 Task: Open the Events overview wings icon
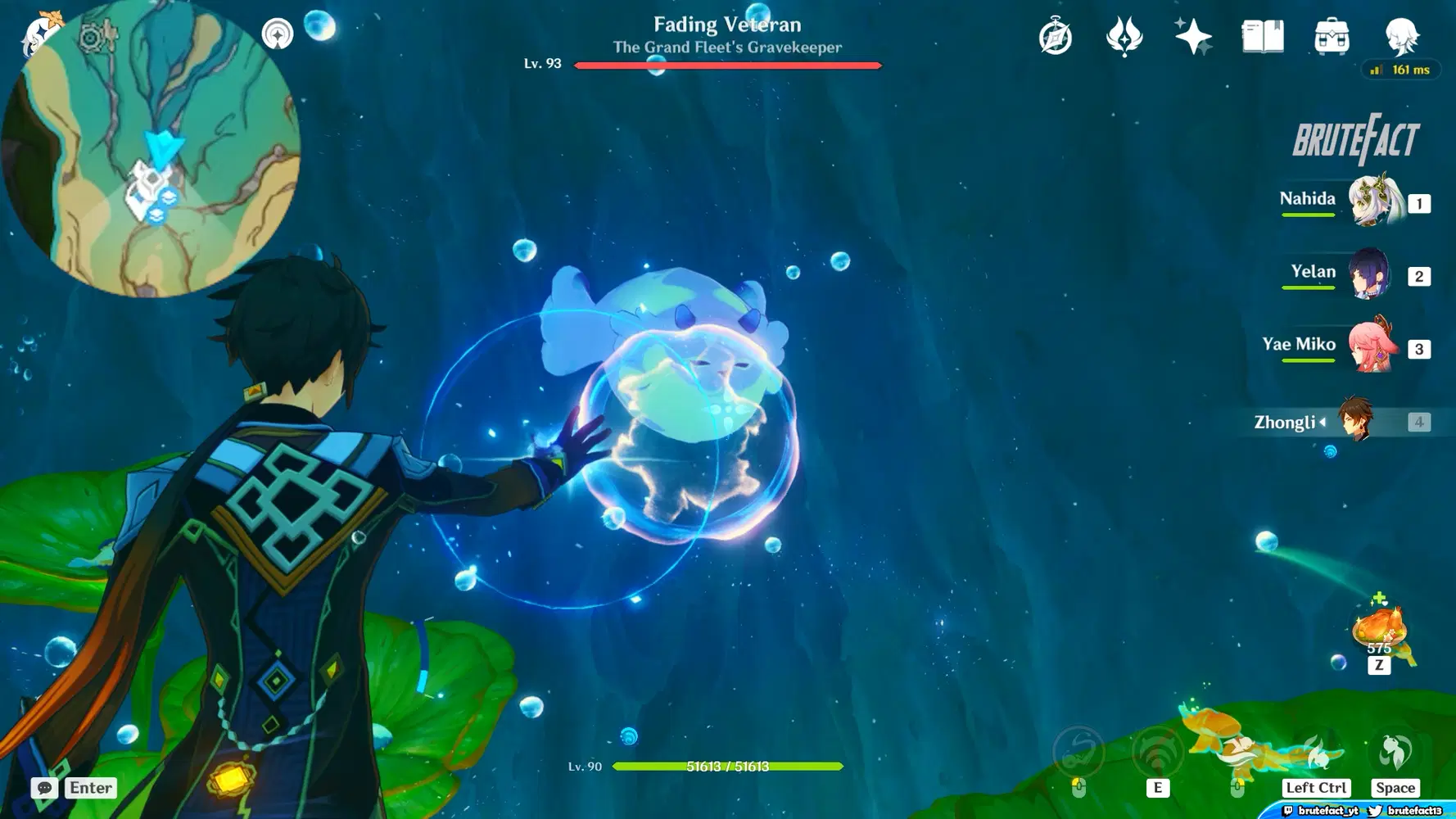(x=1124, y=36)
